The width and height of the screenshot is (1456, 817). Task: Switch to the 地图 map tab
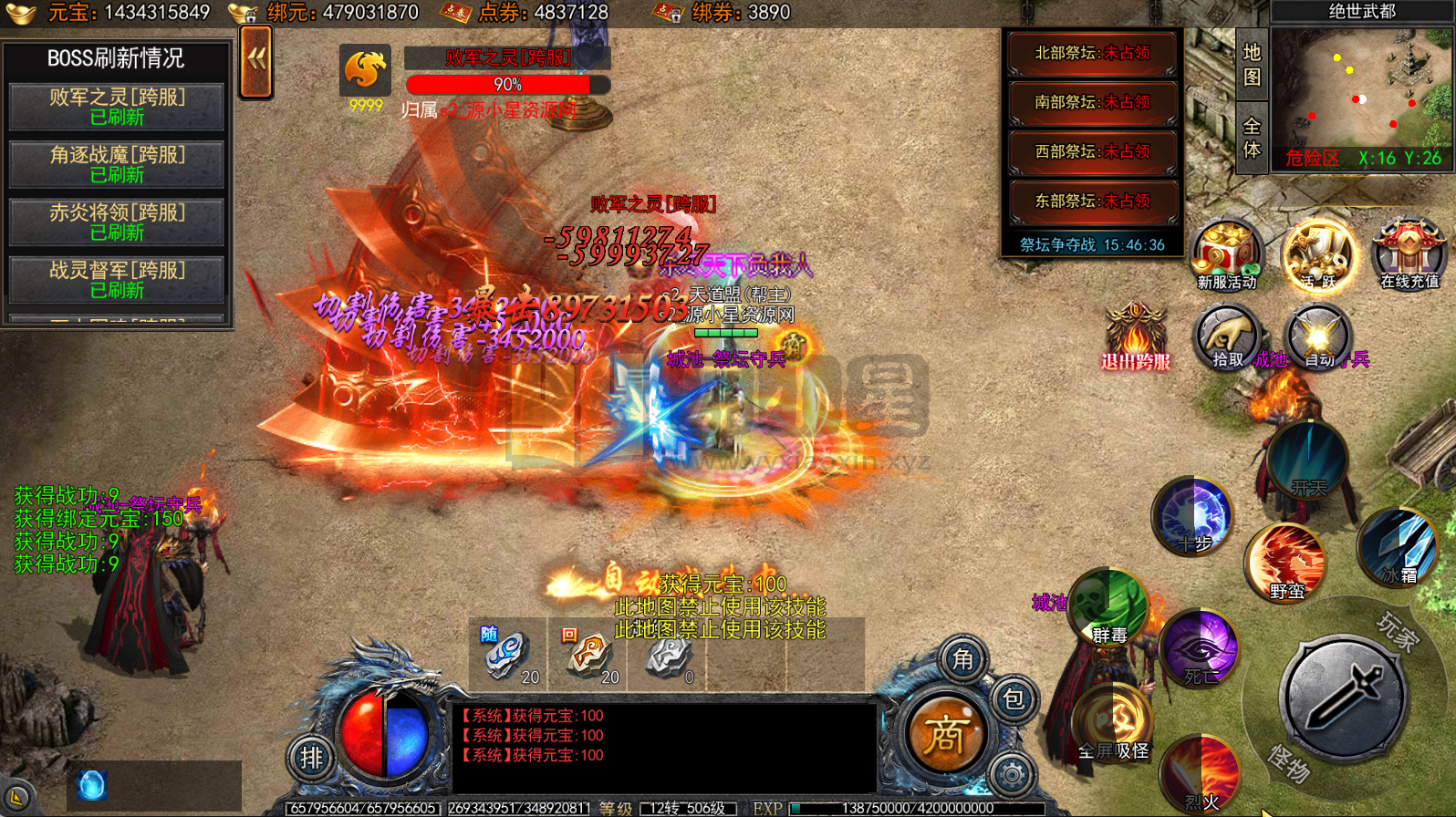1252,65
